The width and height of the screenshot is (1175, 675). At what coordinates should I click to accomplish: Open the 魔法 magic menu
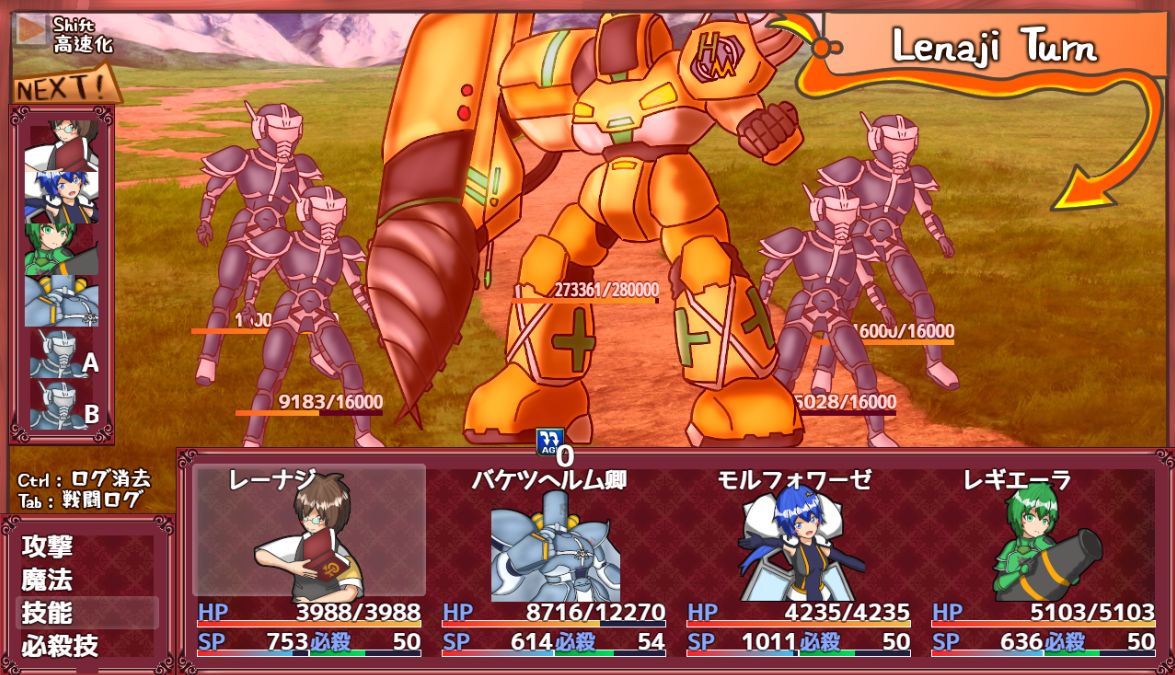[x=48, y=580]
